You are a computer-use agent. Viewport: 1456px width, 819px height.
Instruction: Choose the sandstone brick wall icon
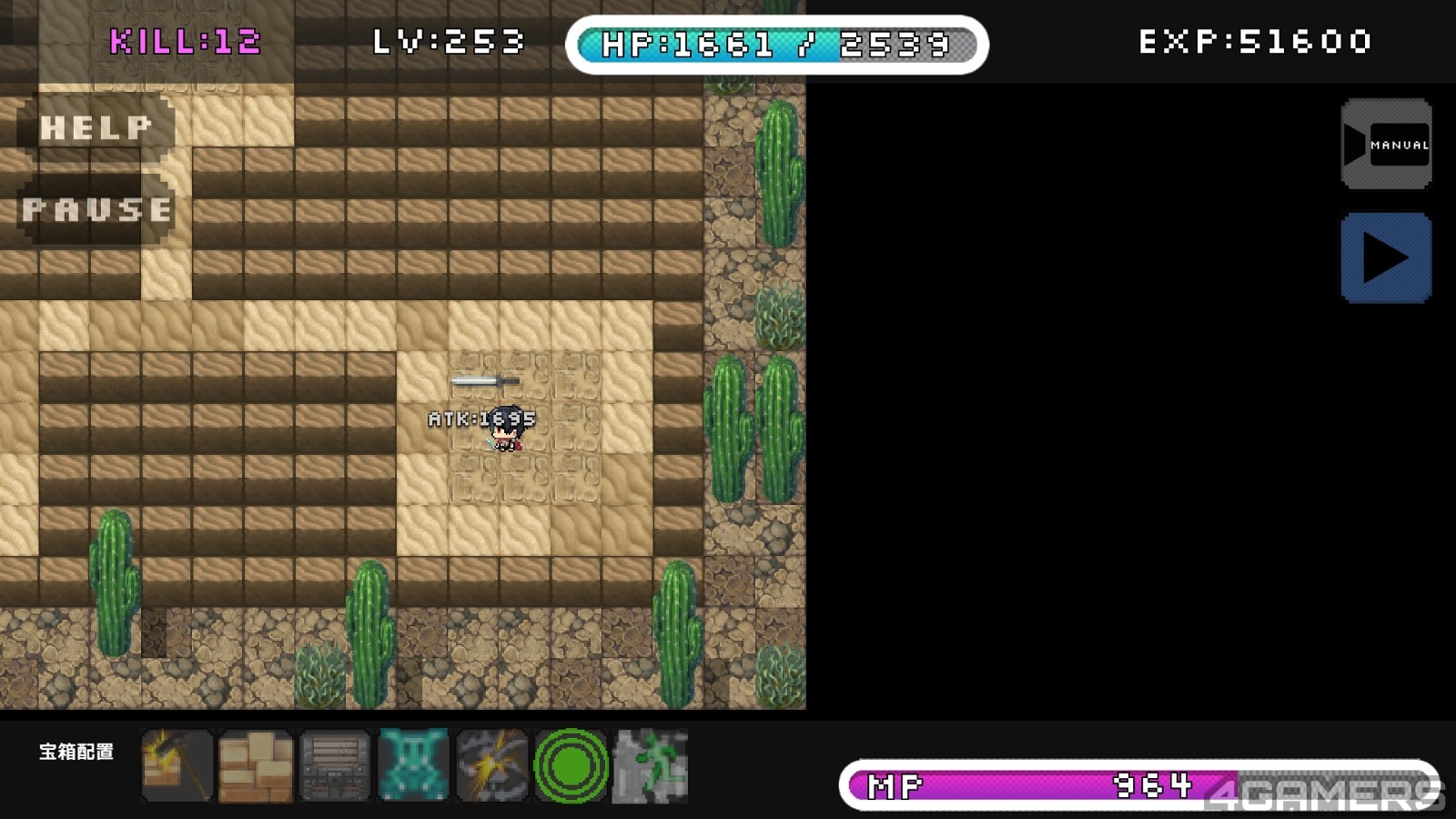(256, 766)
